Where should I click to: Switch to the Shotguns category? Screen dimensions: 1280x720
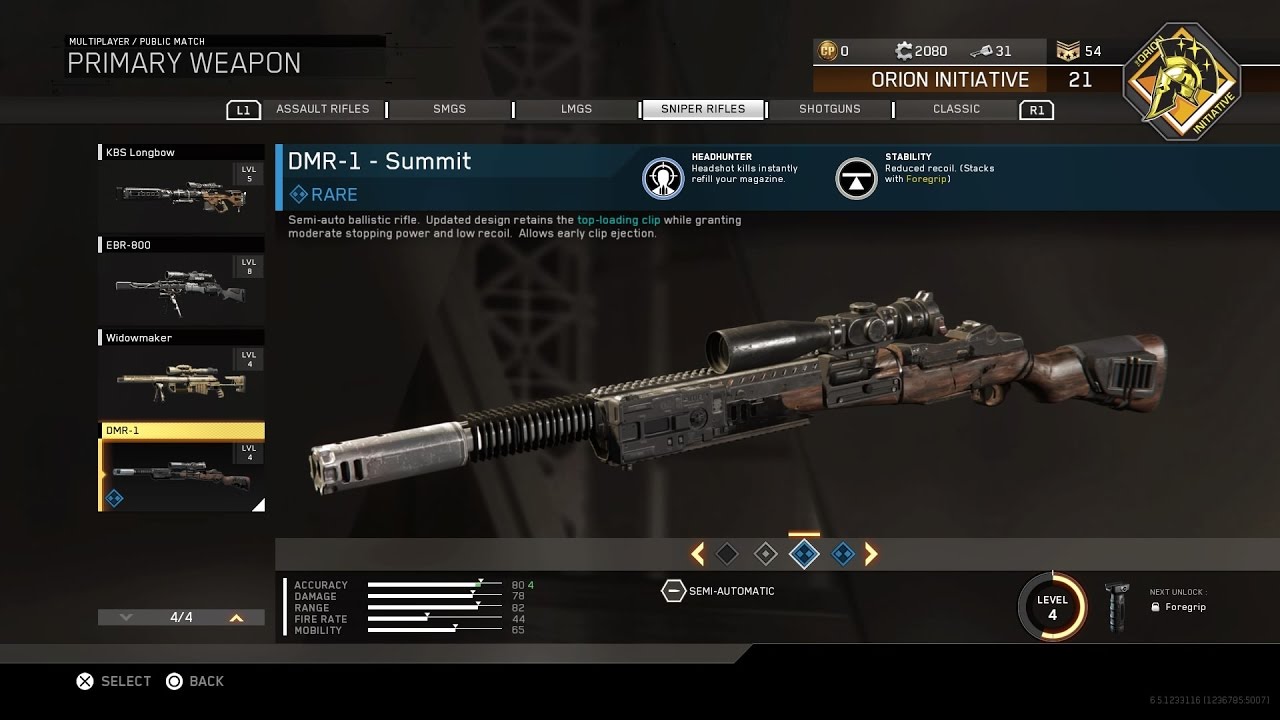[829, 109]
